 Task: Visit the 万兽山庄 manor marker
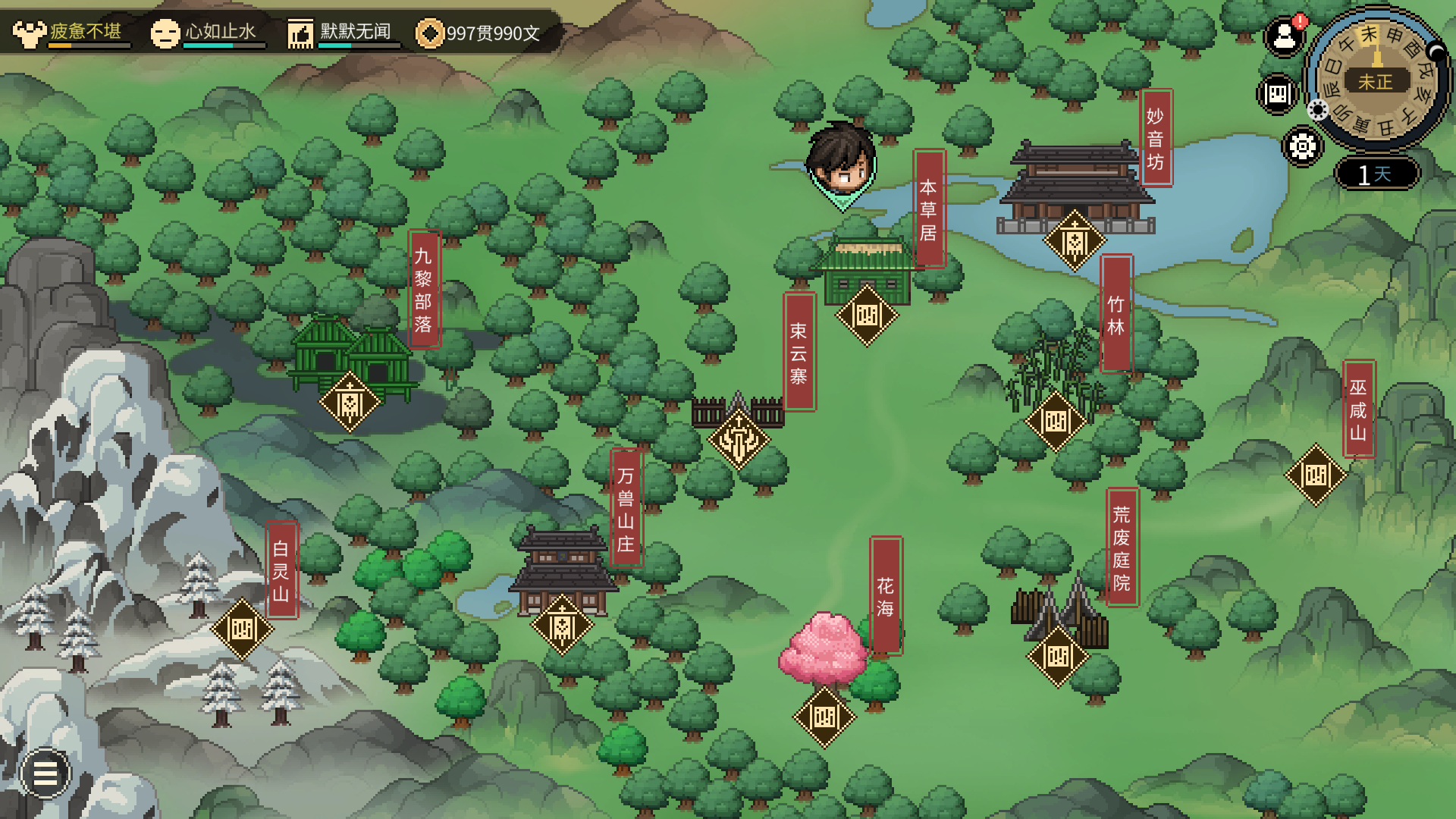(562, 626)
